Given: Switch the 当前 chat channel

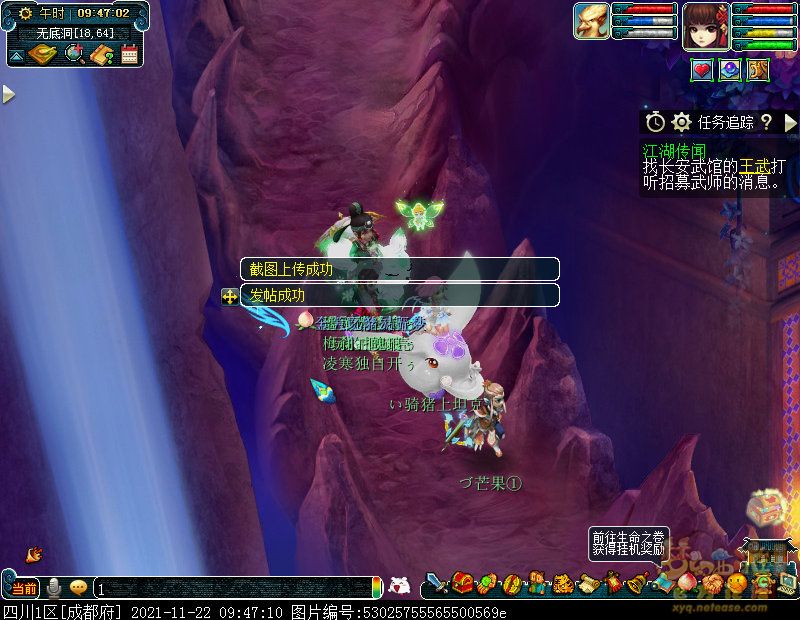Looking at the screenshot, I should click(x=23, y=587).
